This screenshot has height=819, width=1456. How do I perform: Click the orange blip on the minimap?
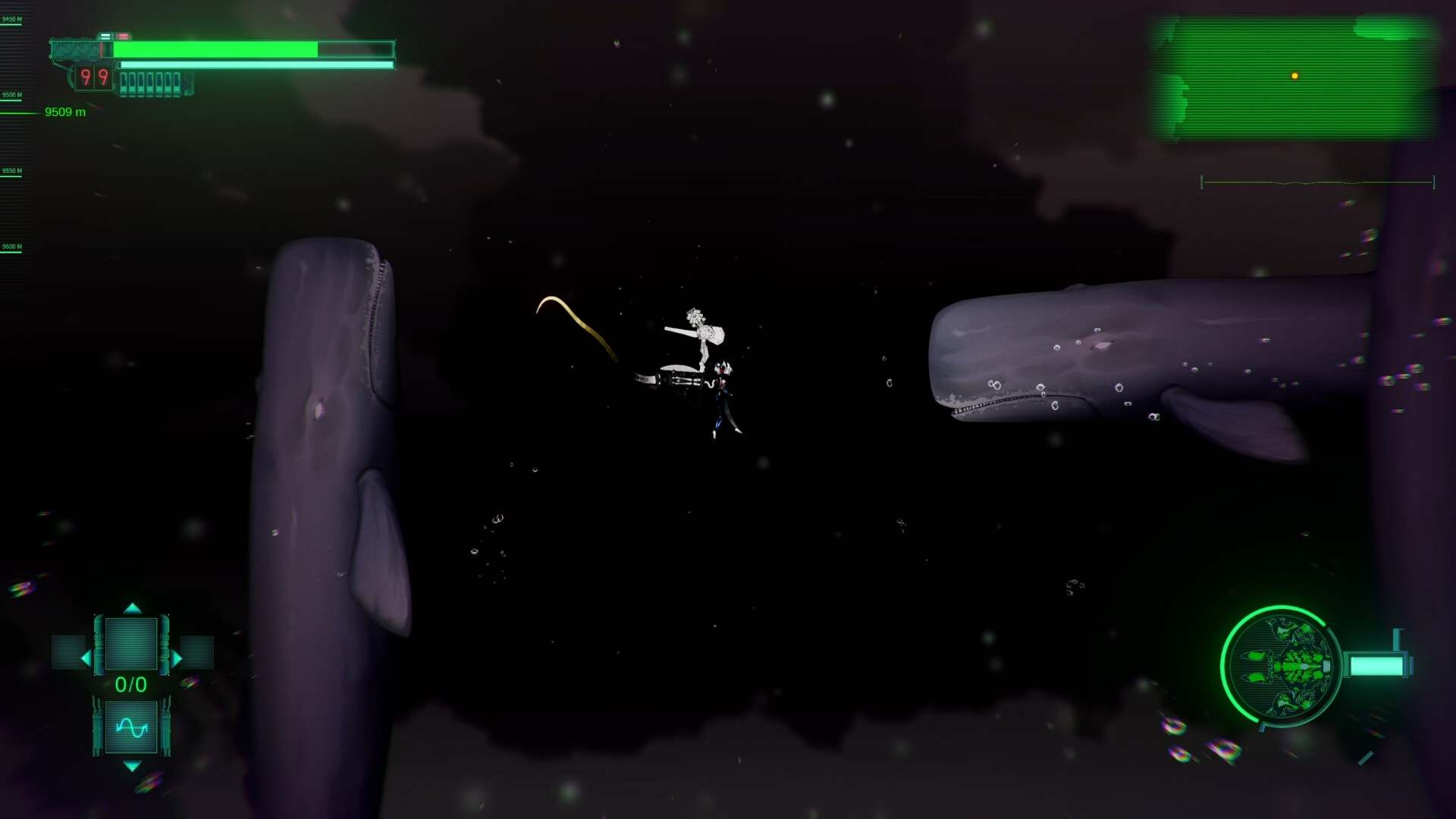(1294, 74)
